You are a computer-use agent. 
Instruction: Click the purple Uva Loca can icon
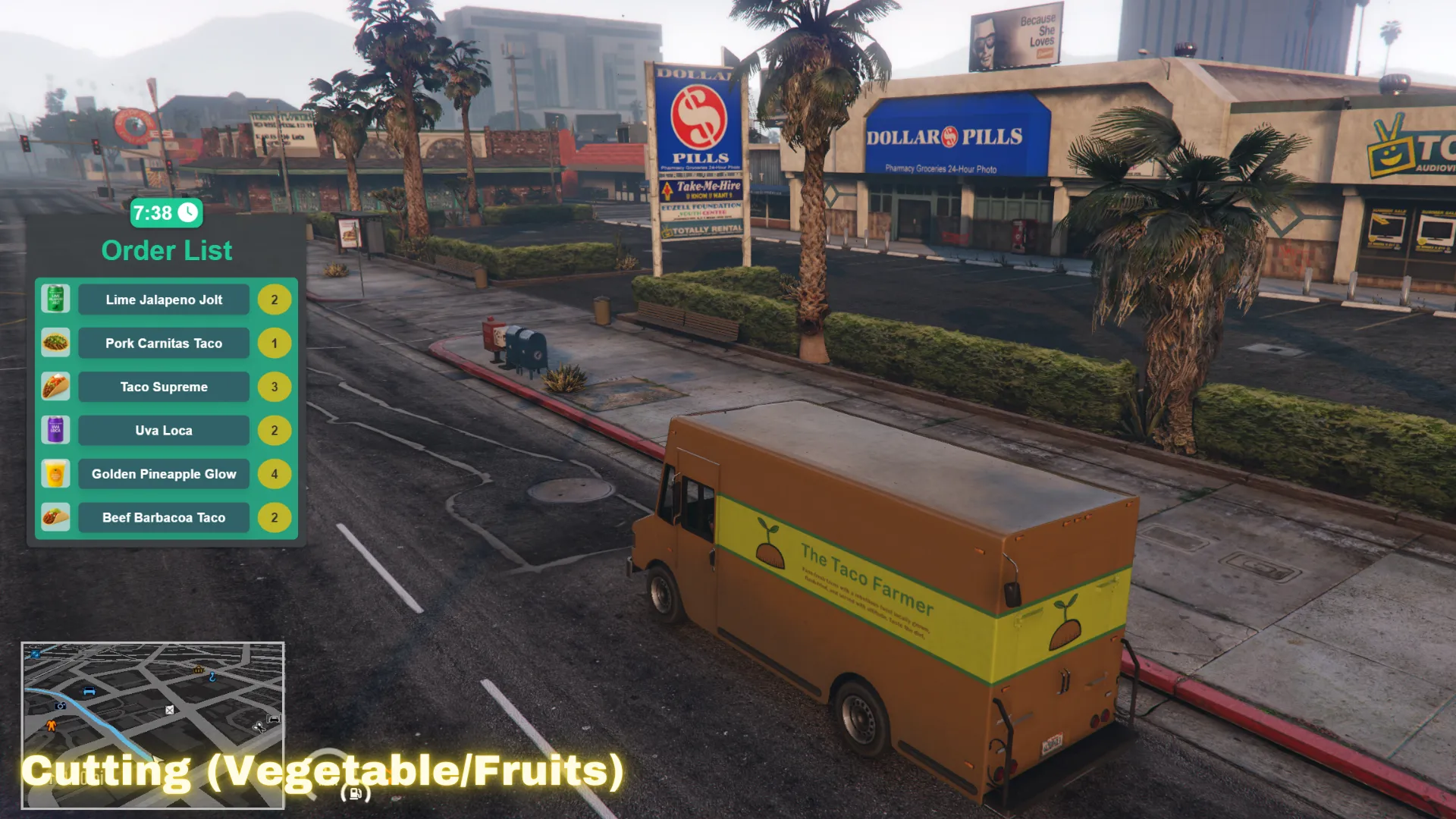[x=55, y=429]
